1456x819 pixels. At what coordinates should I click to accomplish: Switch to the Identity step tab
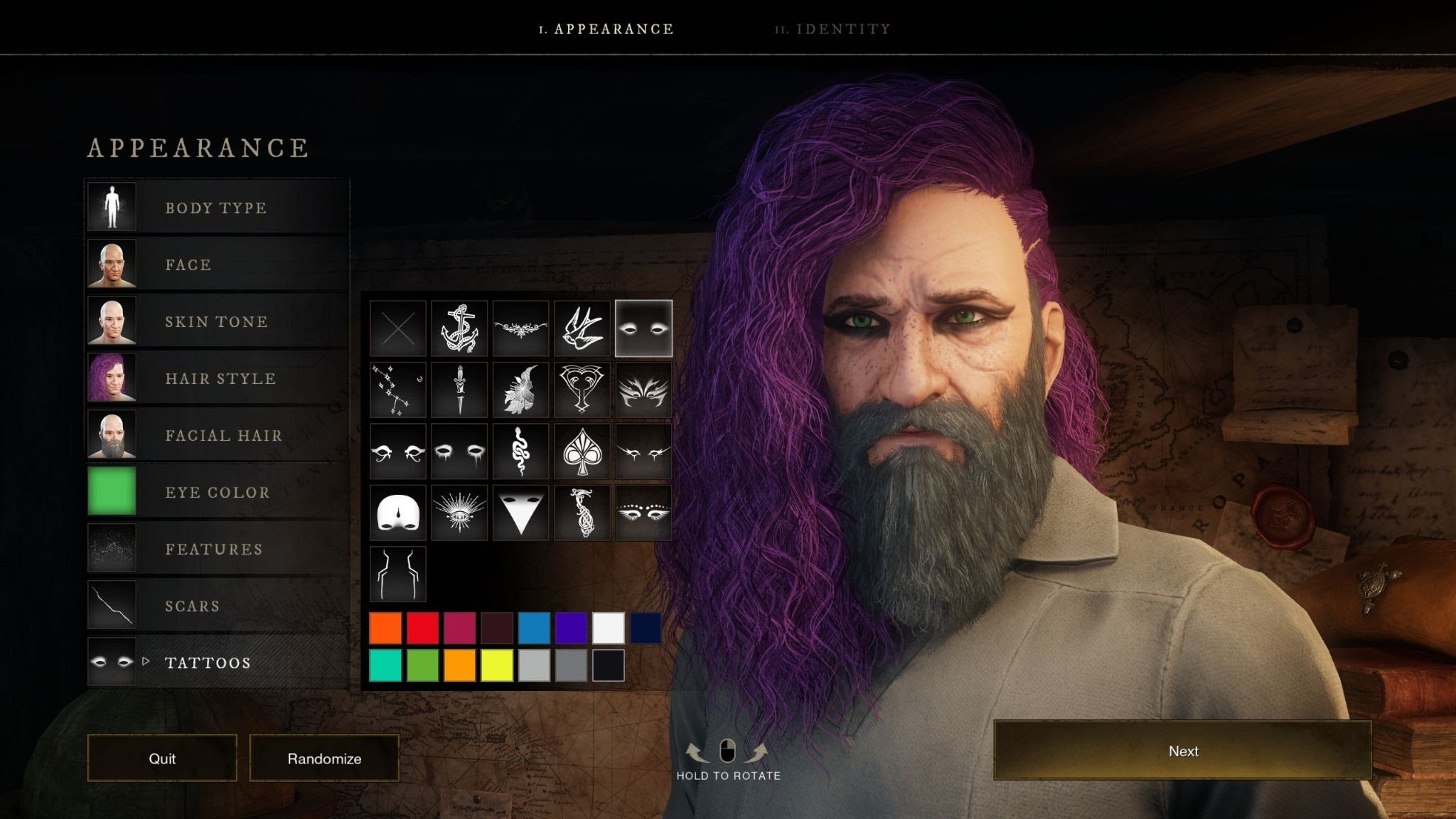pyautogui.click(x=833, y=29)
